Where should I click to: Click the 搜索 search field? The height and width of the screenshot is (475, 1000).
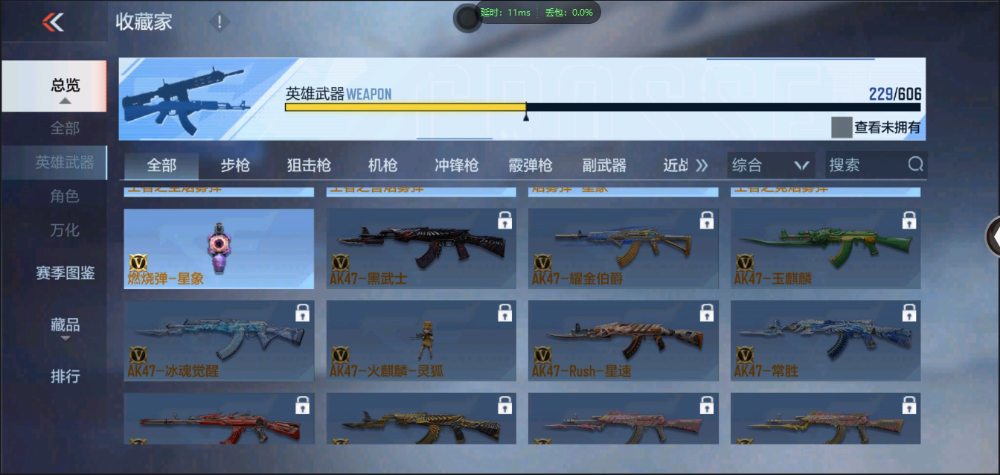865,165
